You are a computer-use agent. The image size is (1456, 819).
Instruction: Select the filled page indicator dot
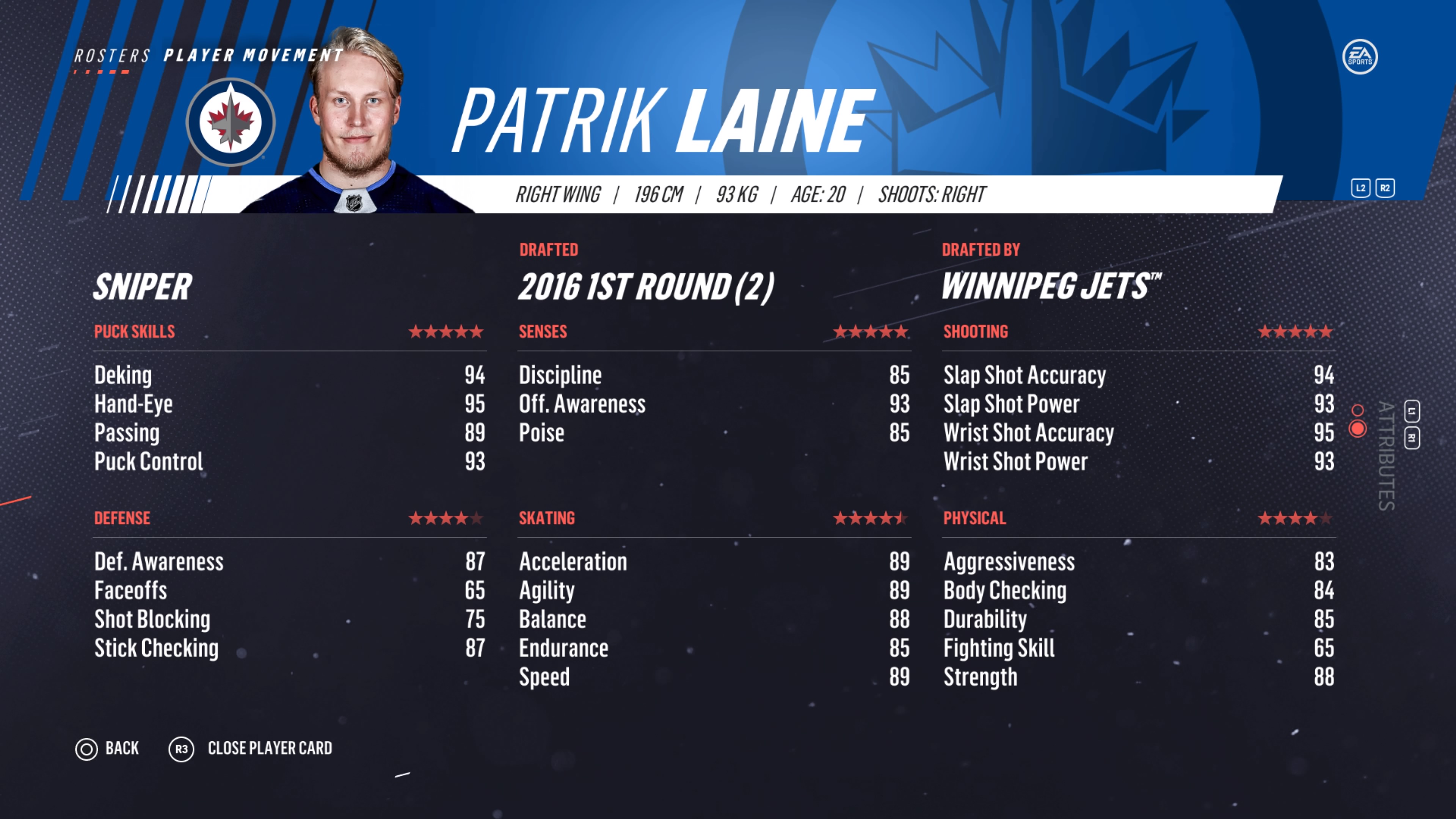pyautogui.click(x=1358, y=429)
